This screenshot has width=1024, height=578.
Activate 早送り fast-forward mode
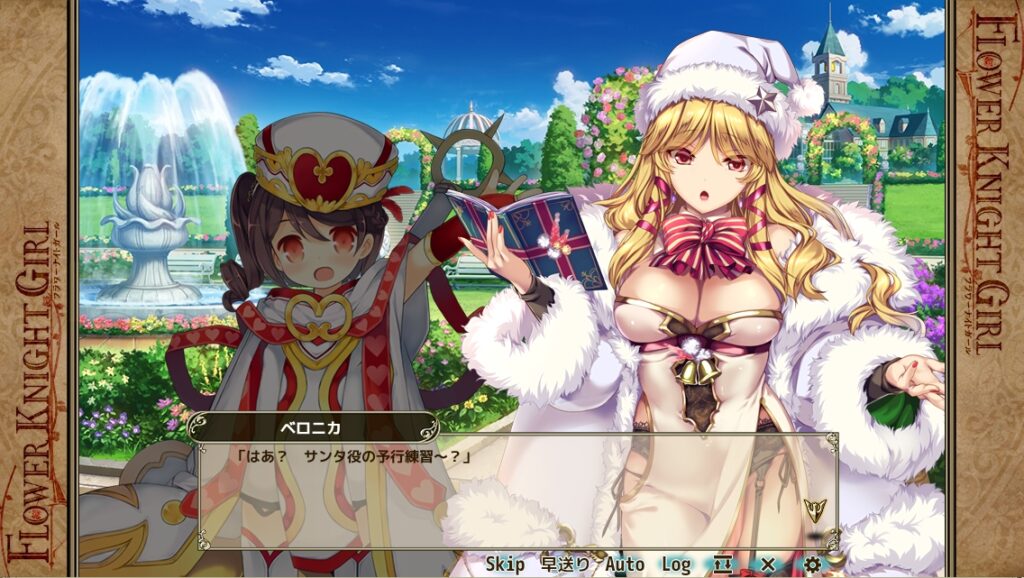[x=565, y=565]
